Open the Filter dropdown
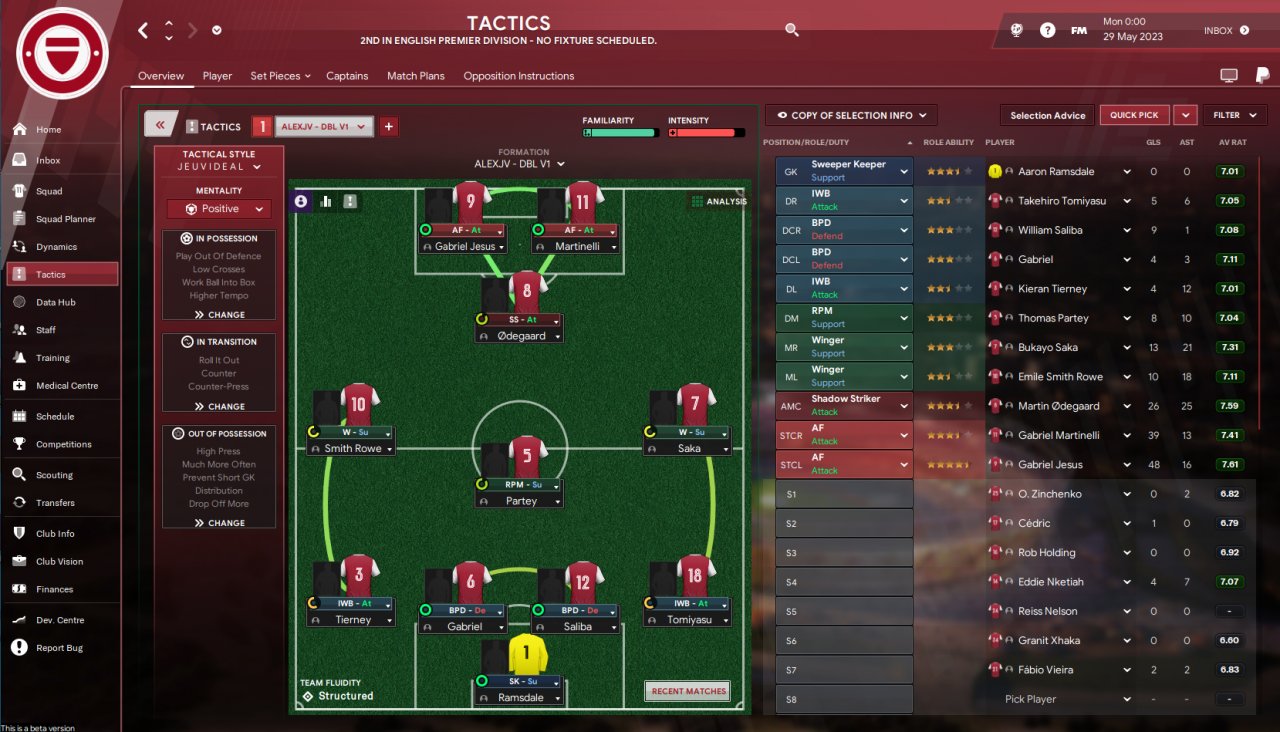Image resolution: width=1280 pixels, height=732 pixels. click(x=1234, y=115)
